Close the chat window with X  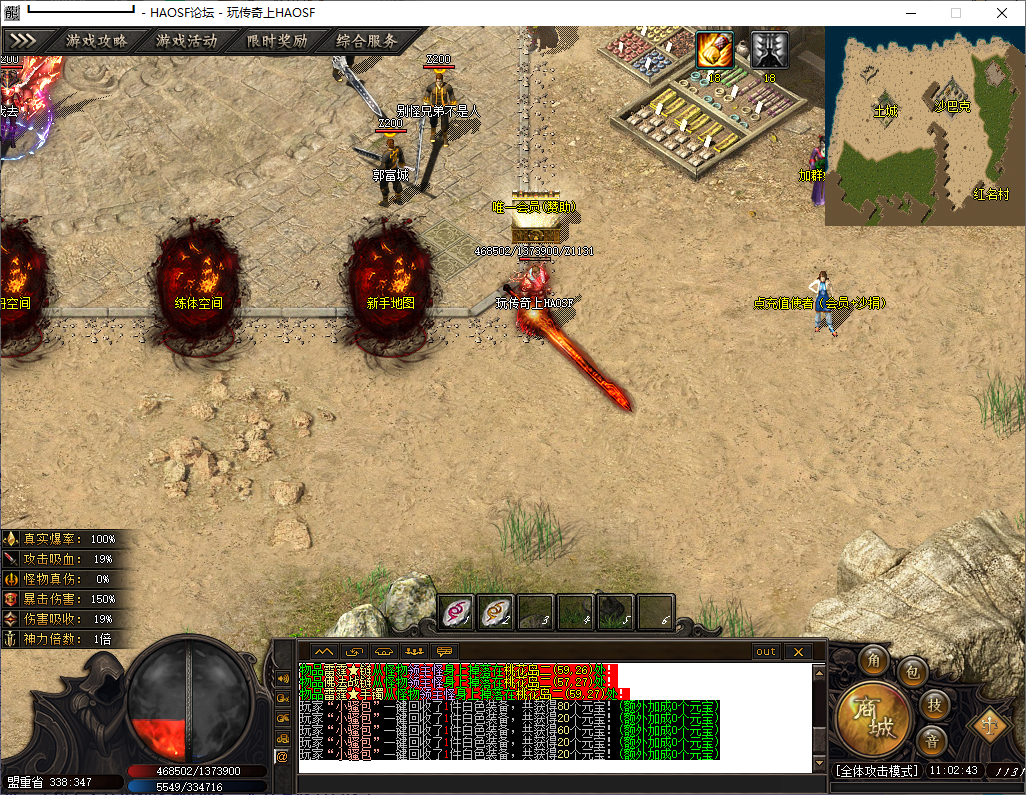(798, 652)
